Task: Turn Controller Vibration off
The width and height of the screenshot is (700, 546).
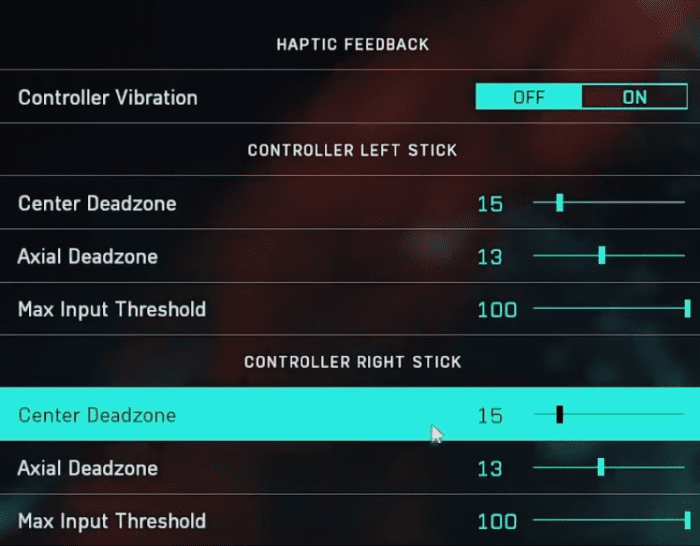Action: coord(529,97)
